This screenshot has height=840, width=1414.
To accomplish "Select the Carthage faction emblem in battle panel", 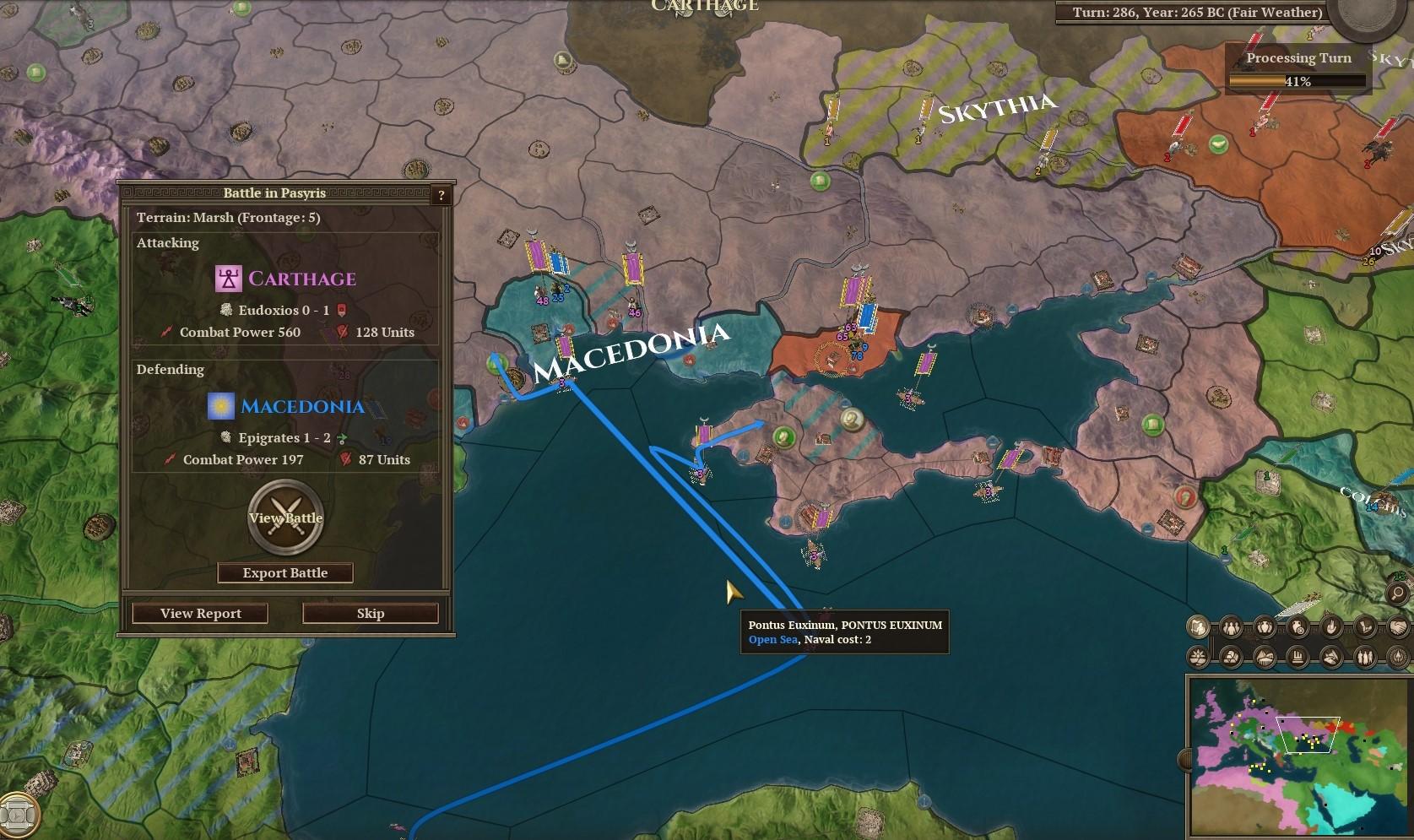I will click(228, 279).
